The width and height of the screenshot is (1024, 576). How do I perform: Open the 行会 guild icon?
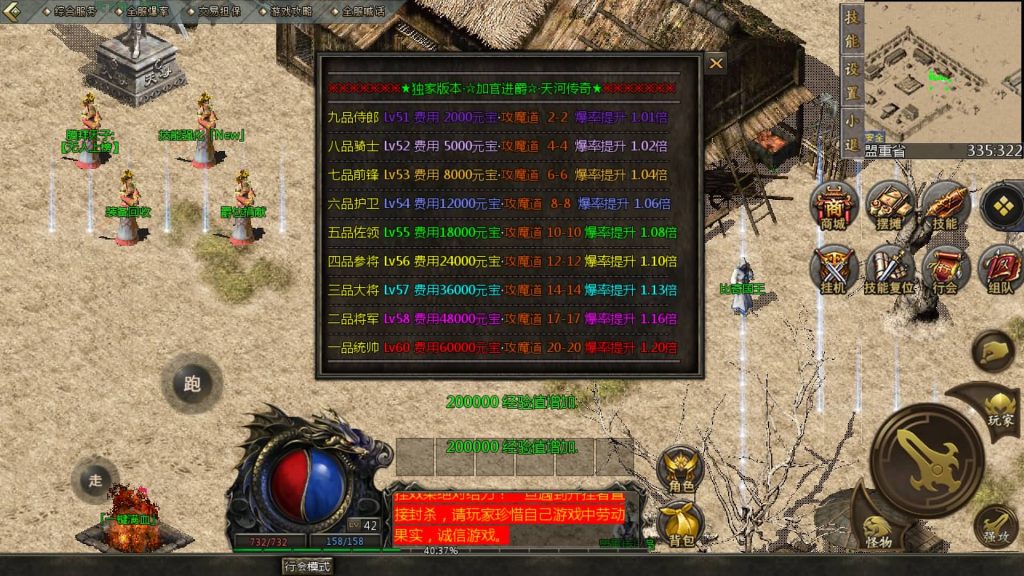pos(945,268)
